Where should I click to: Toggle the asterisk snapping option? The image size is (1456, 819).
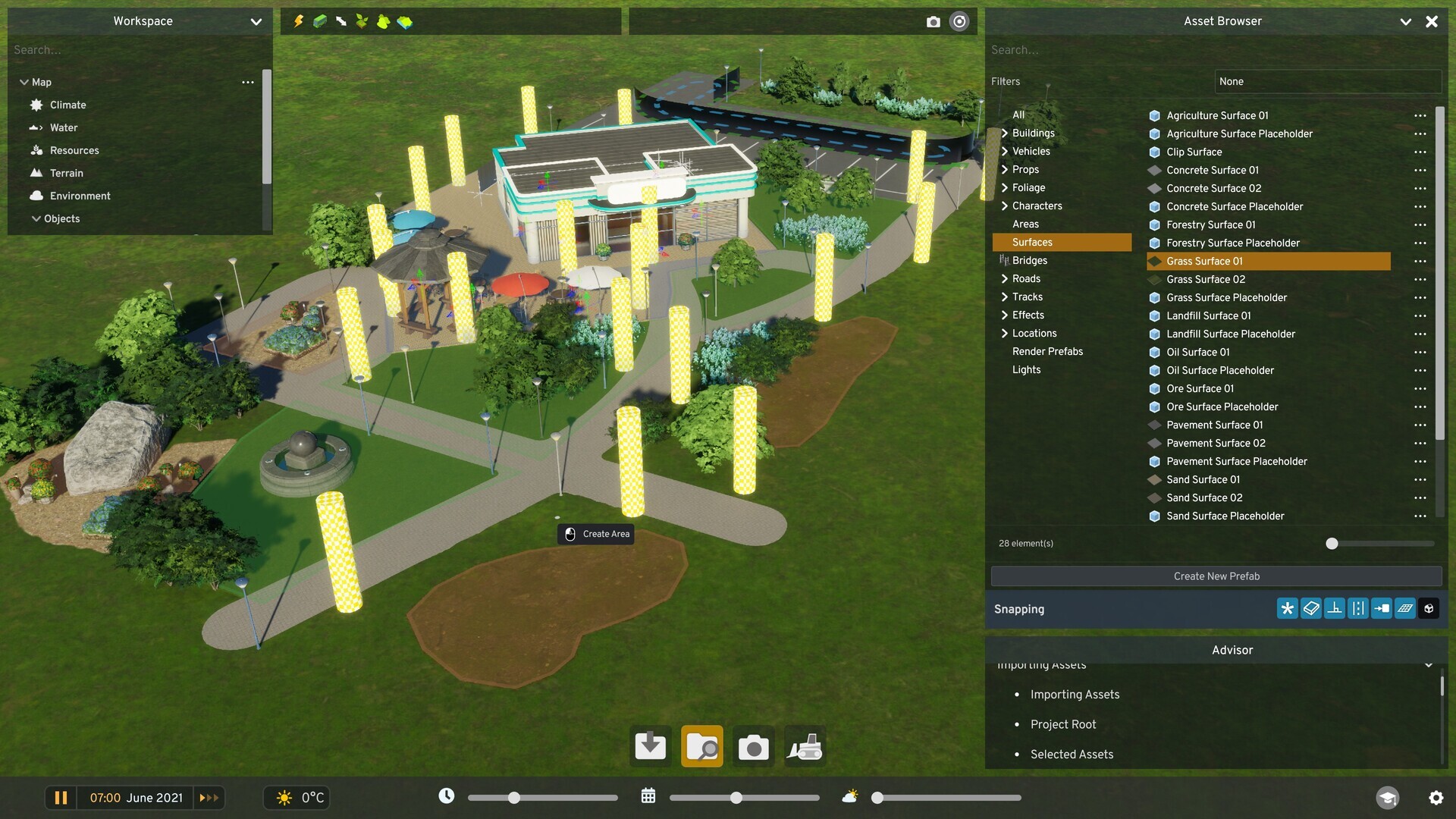coord(1287,608)
